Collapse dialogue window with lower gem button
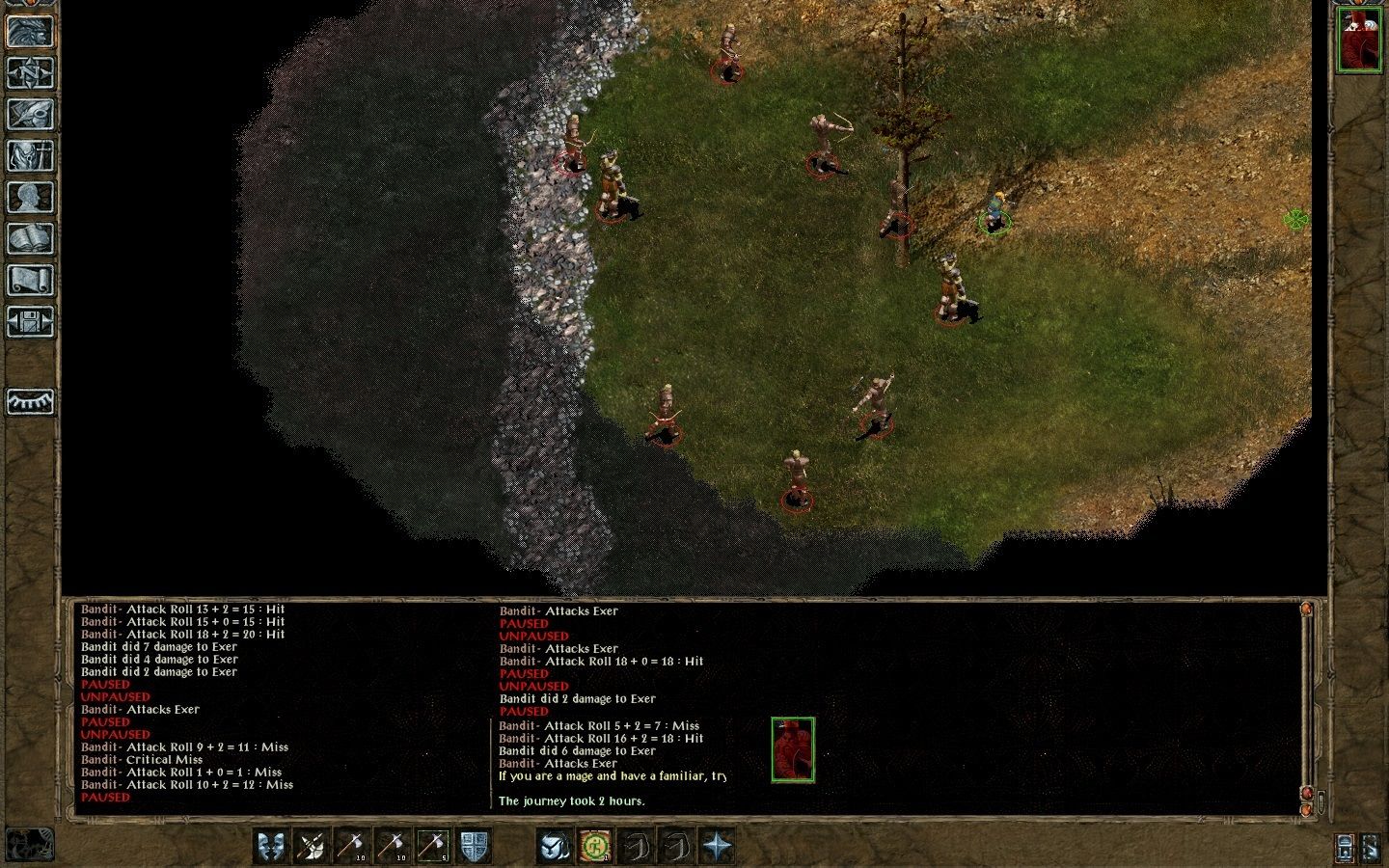The image size is (1389, 868). pos(1307,810)
